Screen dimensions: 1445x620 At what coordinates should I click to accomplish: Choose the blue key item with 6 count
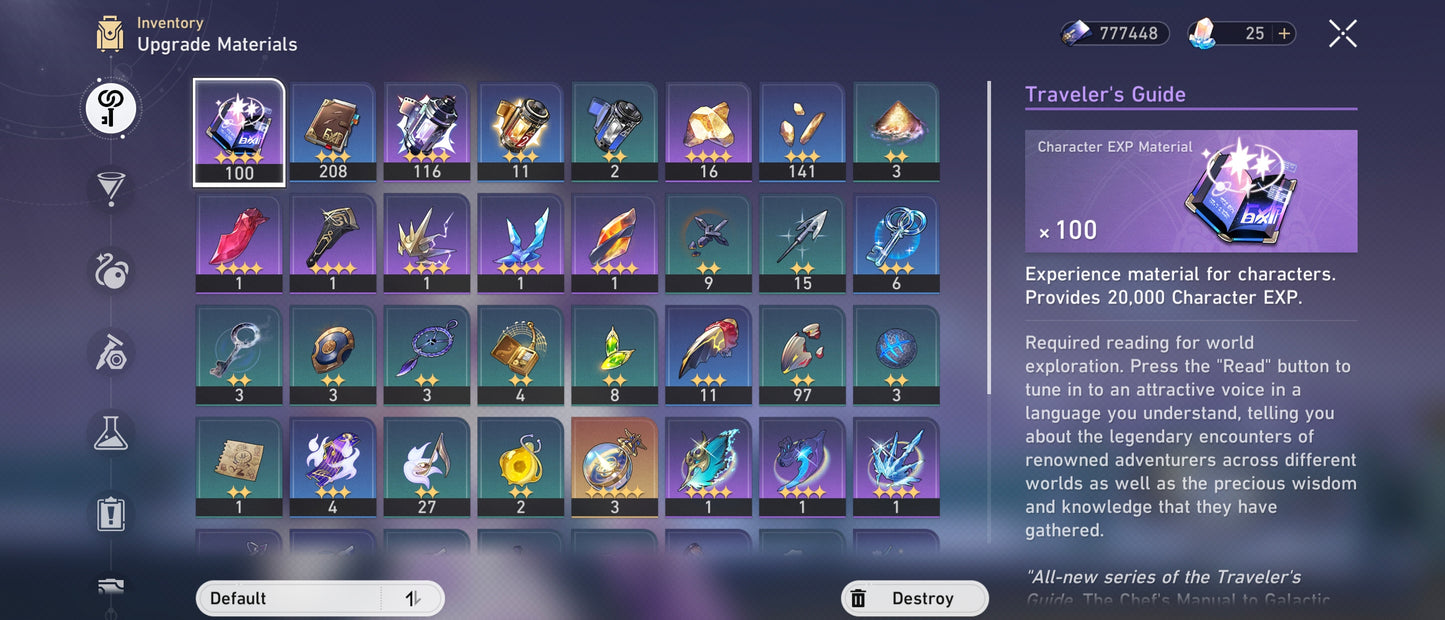896,243
